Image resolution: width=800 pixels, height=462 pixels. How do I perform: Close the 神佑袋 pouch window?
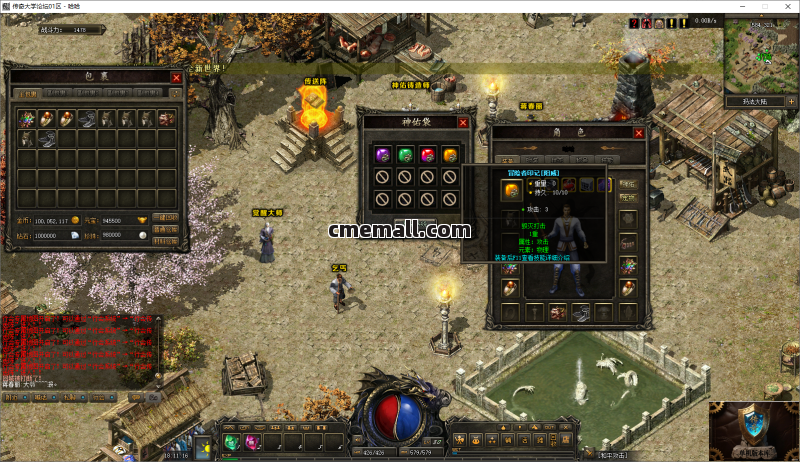[x=463, y=122]
